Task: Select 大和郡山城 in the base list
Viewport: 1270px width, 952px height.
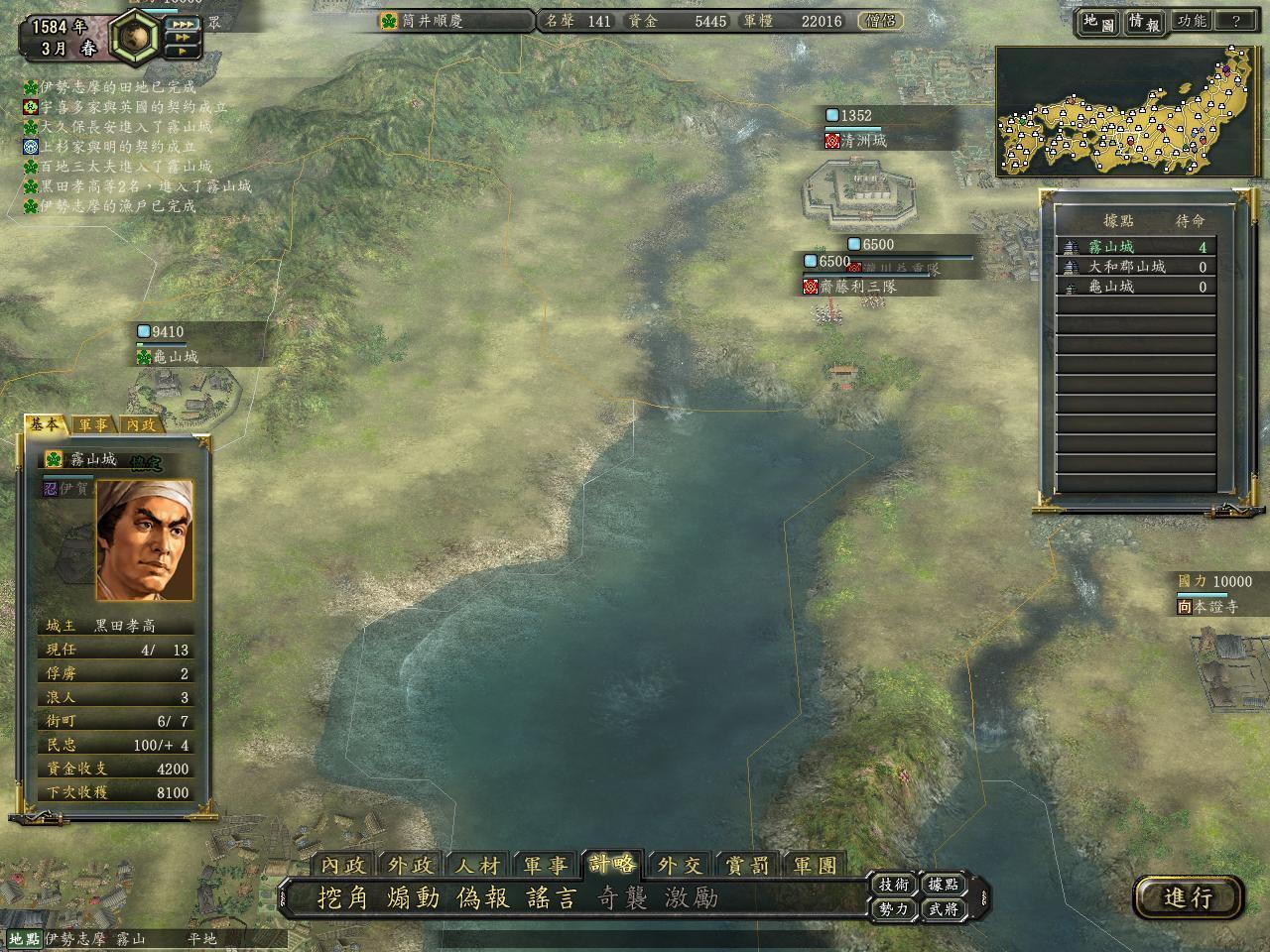Action: (x=1127, y=267)
